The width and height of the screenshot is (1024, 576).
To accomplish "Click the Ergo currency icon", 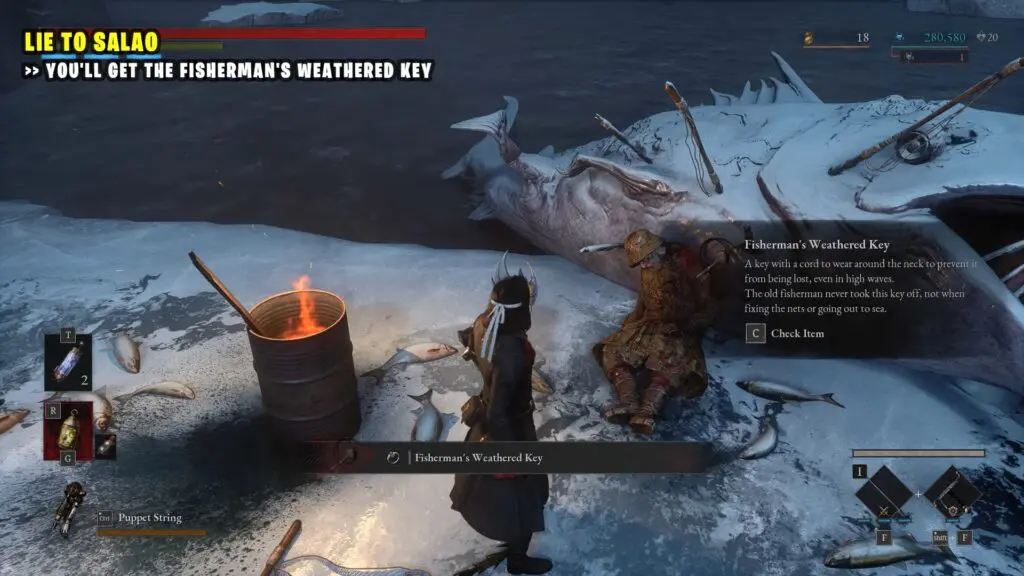I will tap(900, 38).
